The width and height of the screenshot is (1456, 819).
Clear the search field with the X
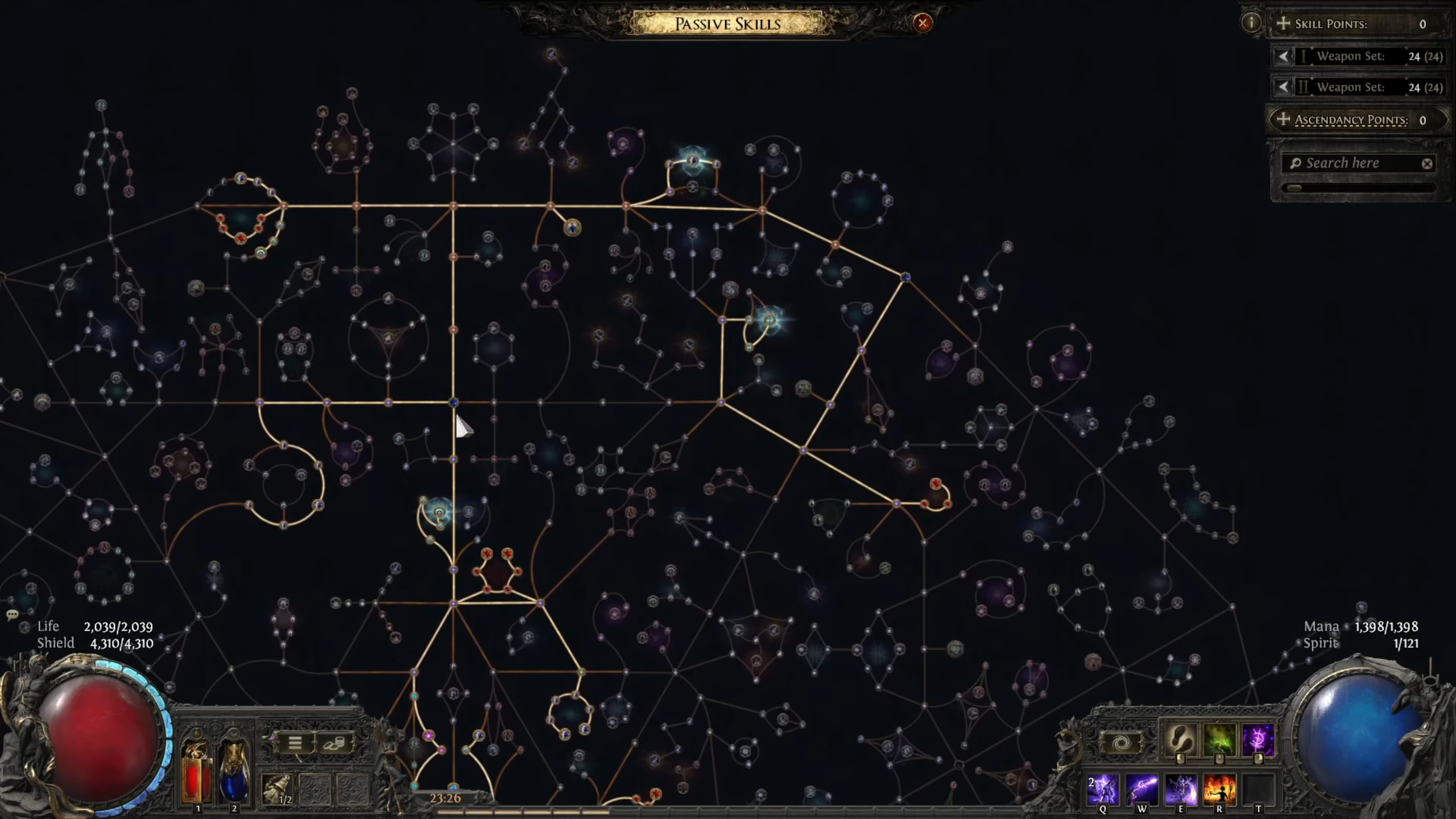click(x=1427, y=164)
